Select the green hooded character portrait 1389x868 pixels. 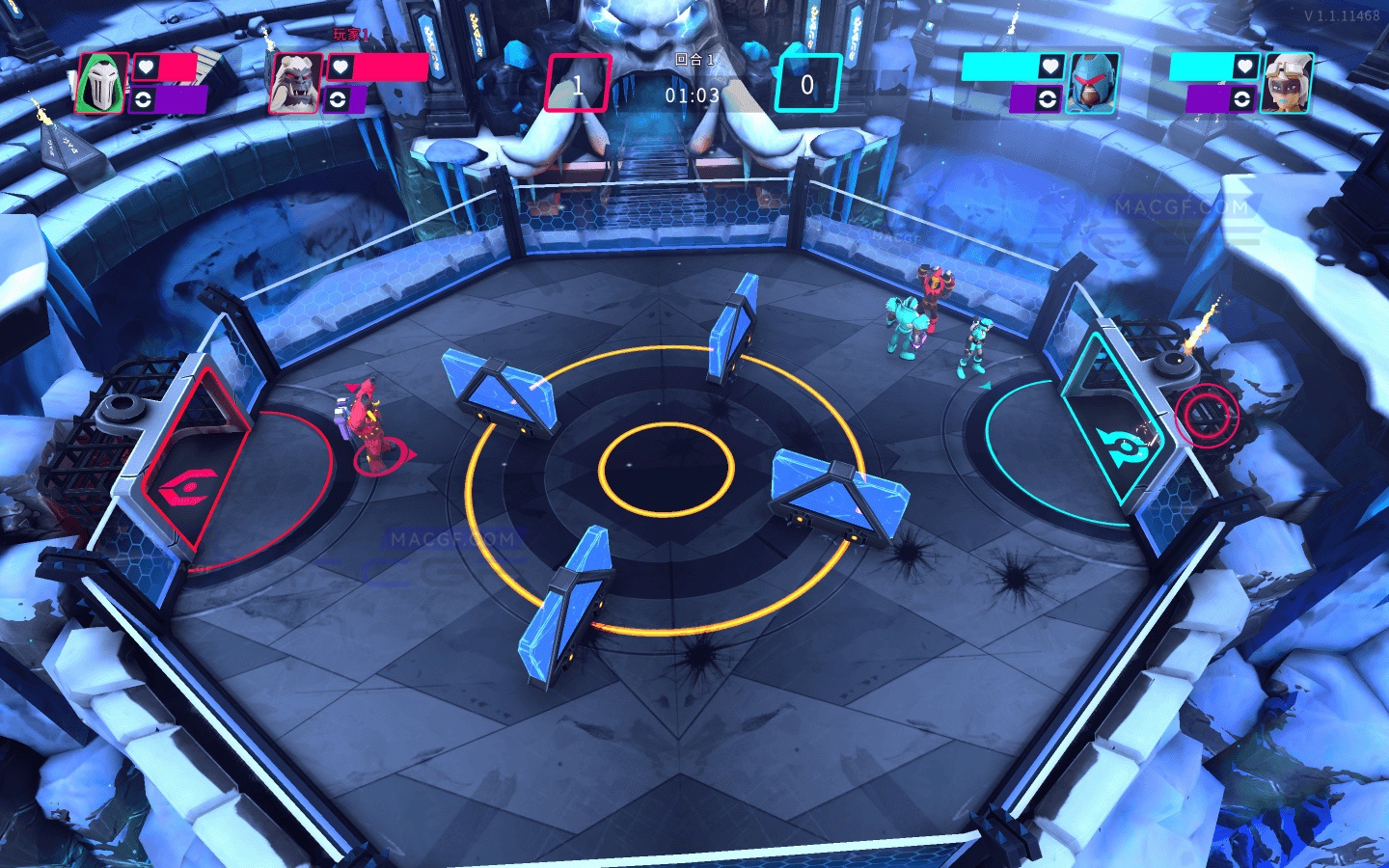101,84
